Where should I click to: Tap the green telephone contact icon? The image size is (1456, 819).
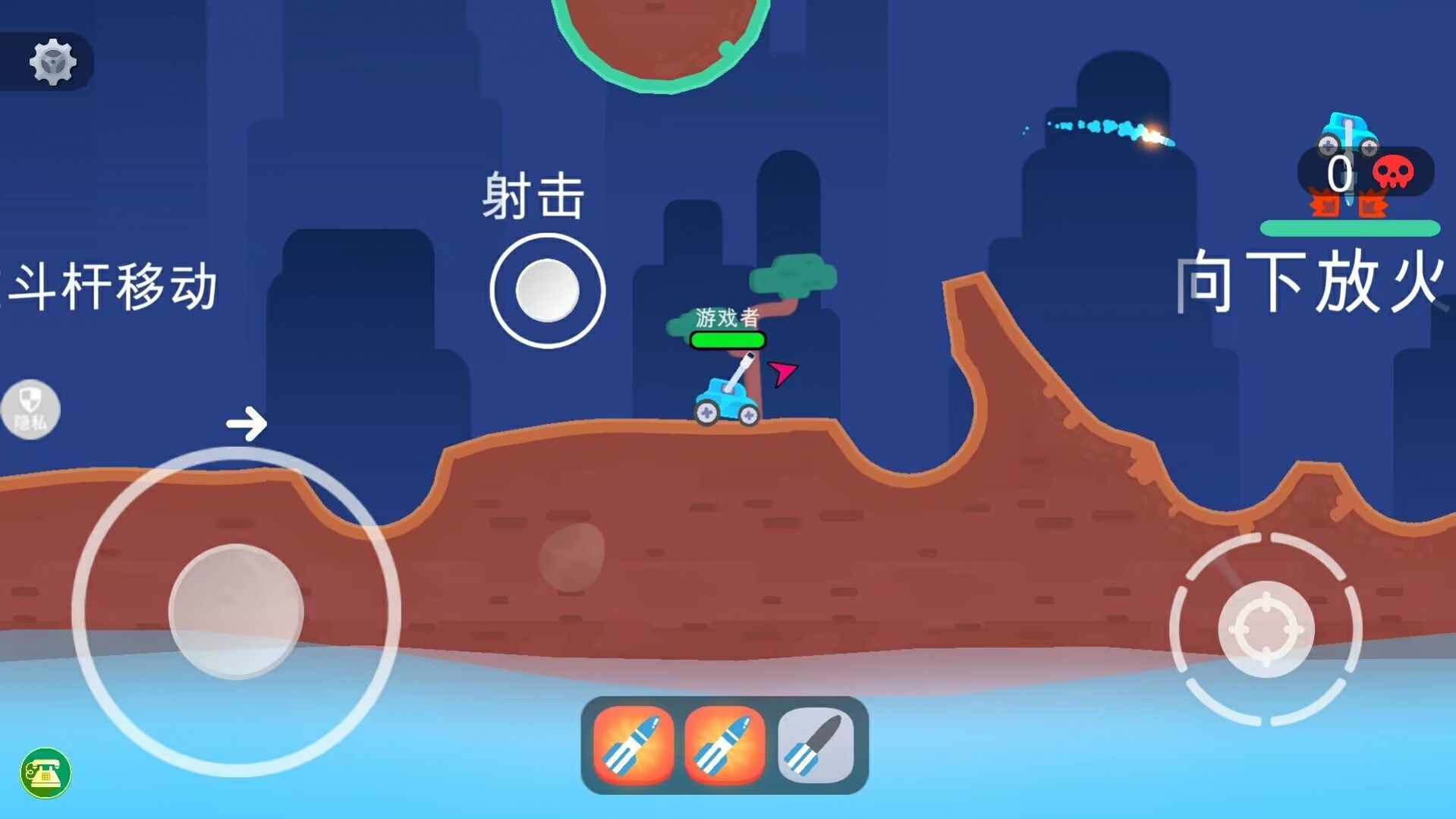[46, 772]
